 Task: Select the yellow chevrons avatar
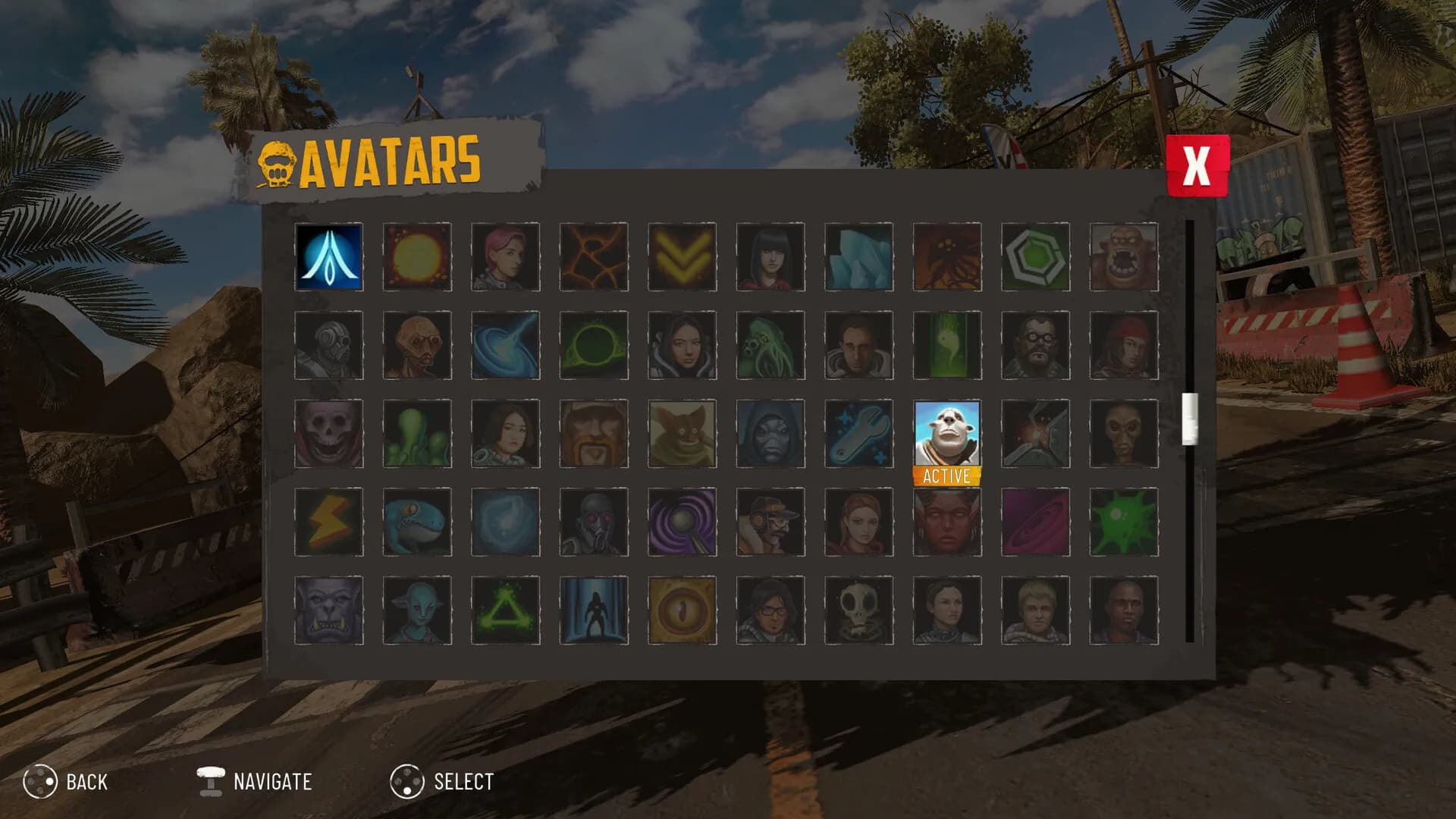point(682,257)
